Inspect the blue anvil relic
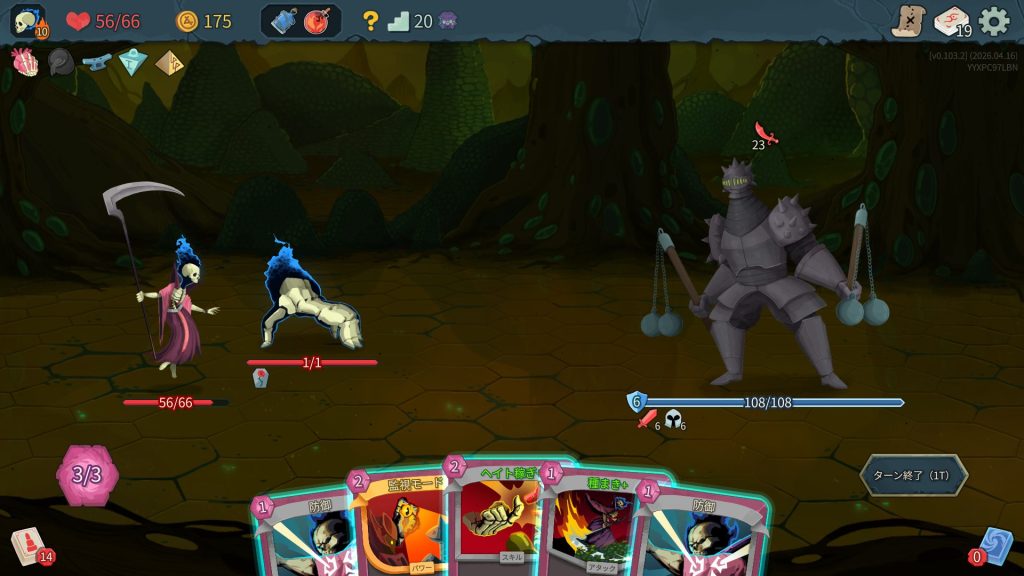Viewport: 1024px width, 576px height. (96, 62)
